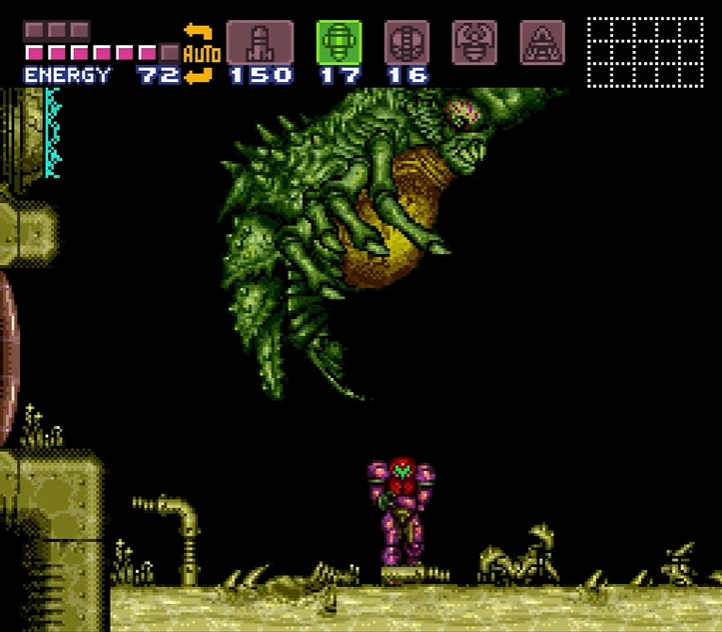Activate the grapple beam icon

tap(474, 42)
